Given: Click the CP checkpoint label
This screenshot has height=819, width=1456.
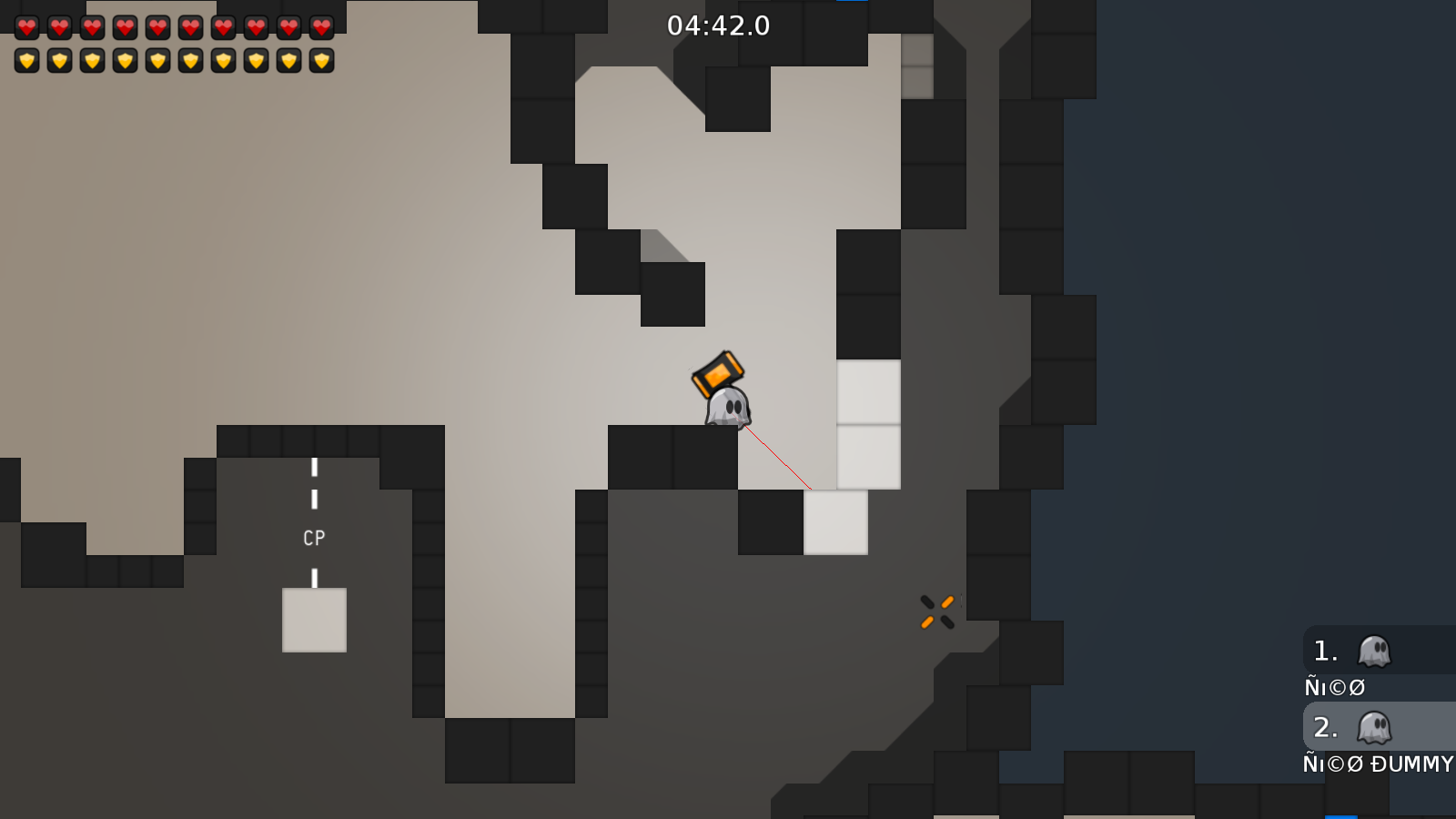Looking at the screenshot, I should click(314, 538).
